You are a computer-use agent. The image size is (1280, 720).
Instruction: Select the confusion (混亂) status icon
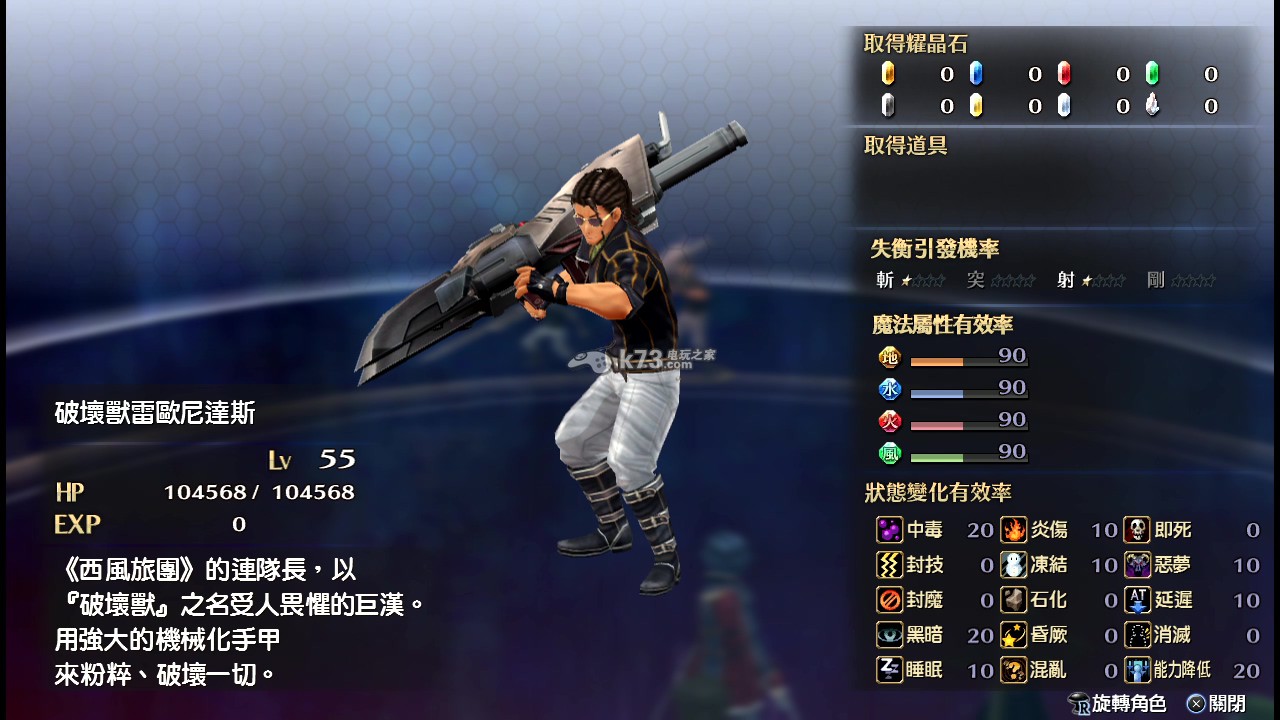1014,670
